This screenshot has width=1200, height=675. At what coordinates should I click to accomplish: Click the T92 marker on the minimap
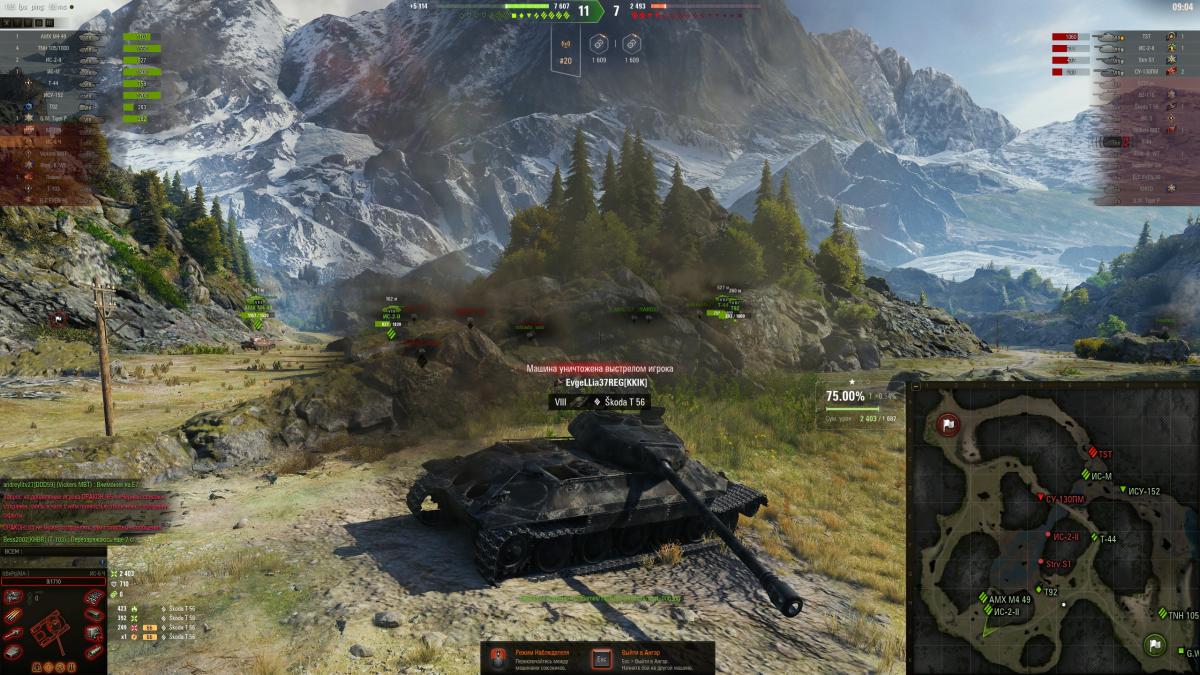tap(1038, 591)
